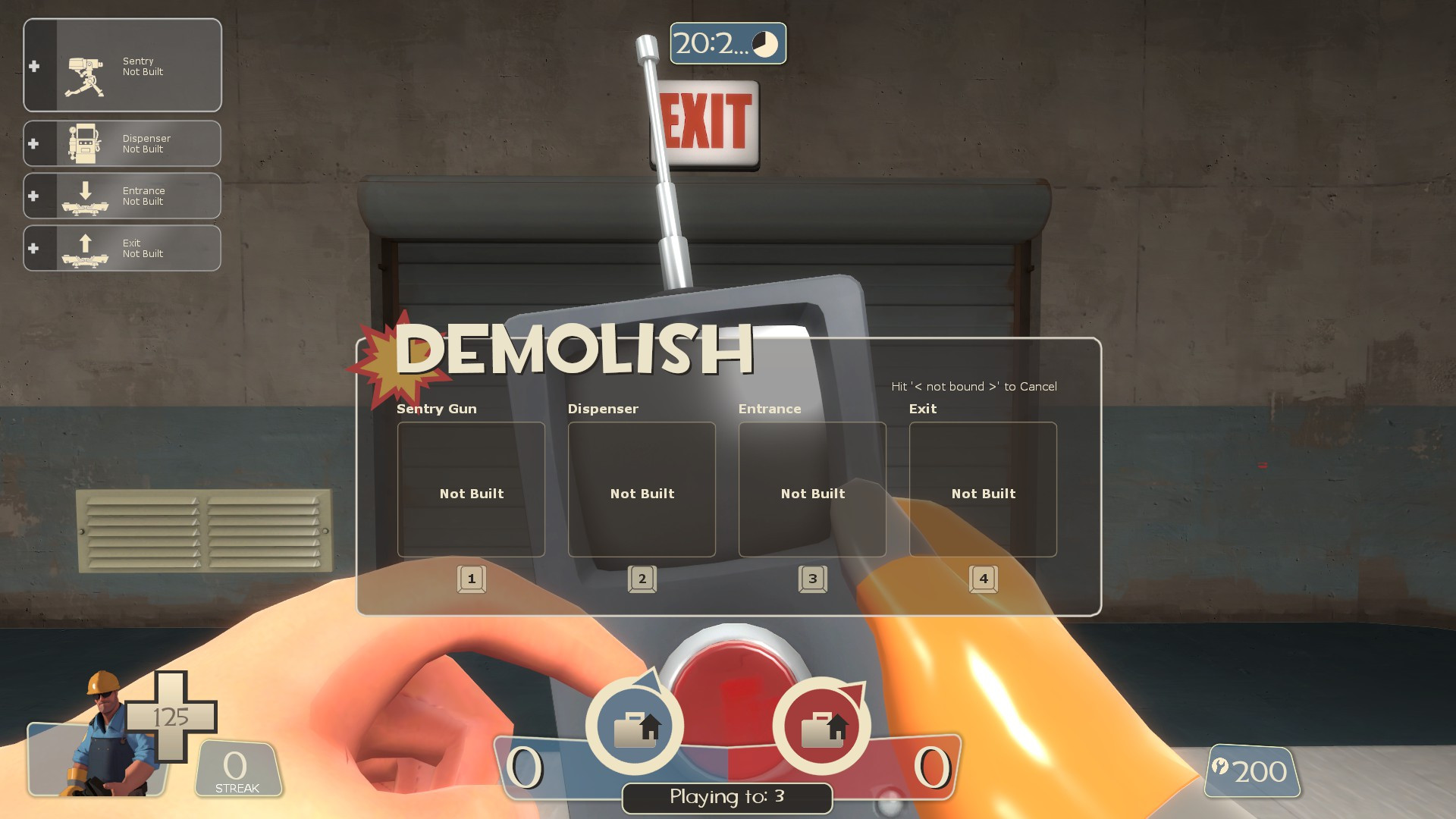Expand the Entrance entry via its plus marker
The height and width of the screenshot is (819, 1456).
pos(33,196)
